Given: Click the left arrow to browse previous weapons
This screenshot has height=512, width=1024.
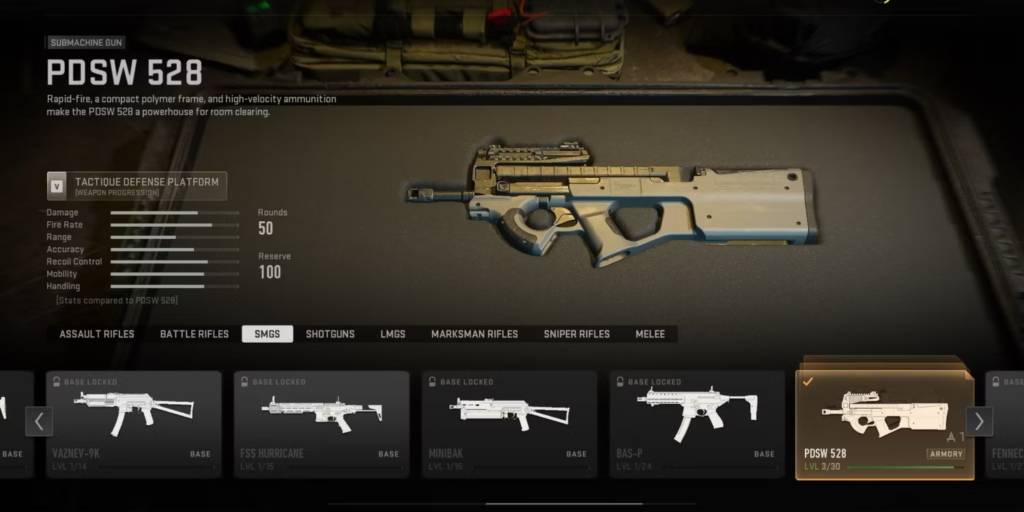Looking at the screenshot, I should click(x=38, y=421).
